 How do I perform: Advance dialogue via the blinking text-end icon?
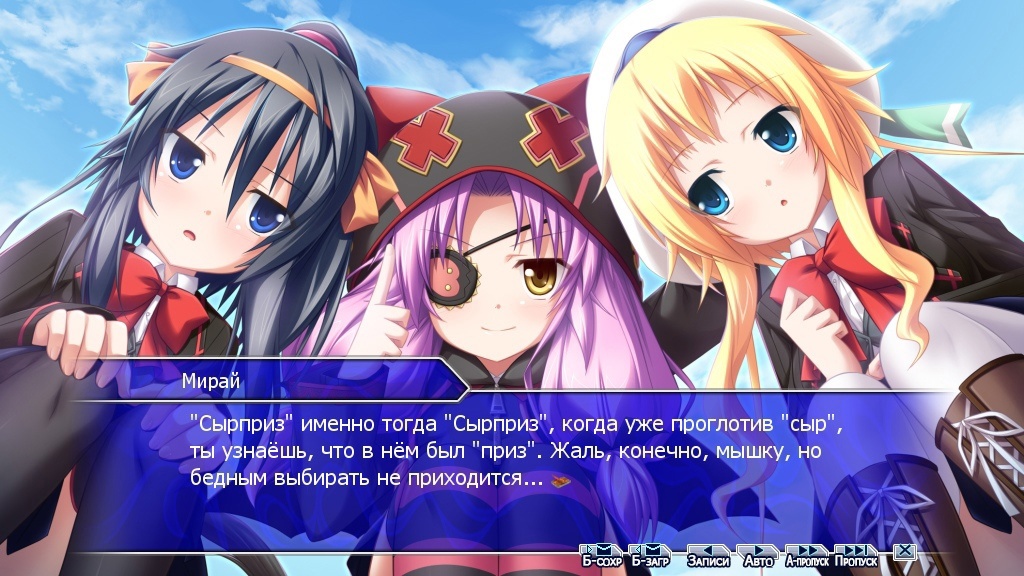pos(561,479)
